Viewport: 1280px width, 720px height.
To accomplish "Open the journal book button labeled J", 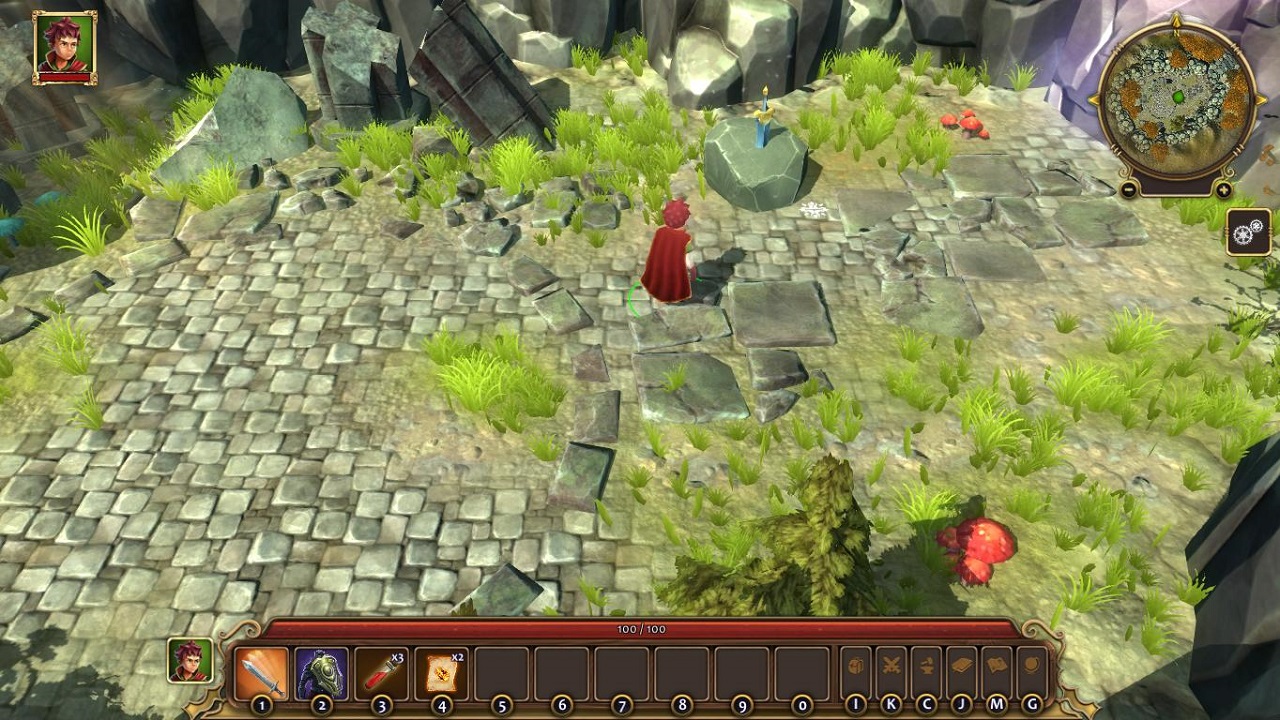I will pos(961,667).
